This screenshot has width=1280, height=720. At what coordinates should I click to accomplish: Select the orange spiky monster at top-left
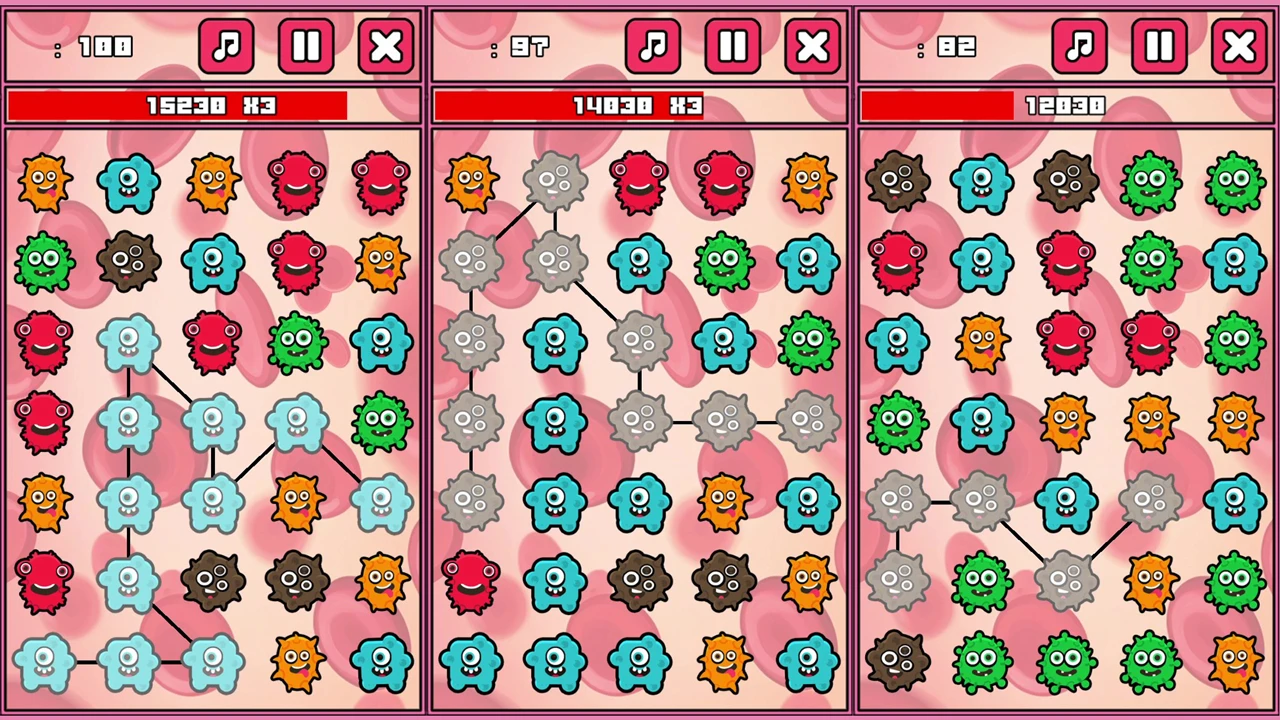(x=45, y=180)
